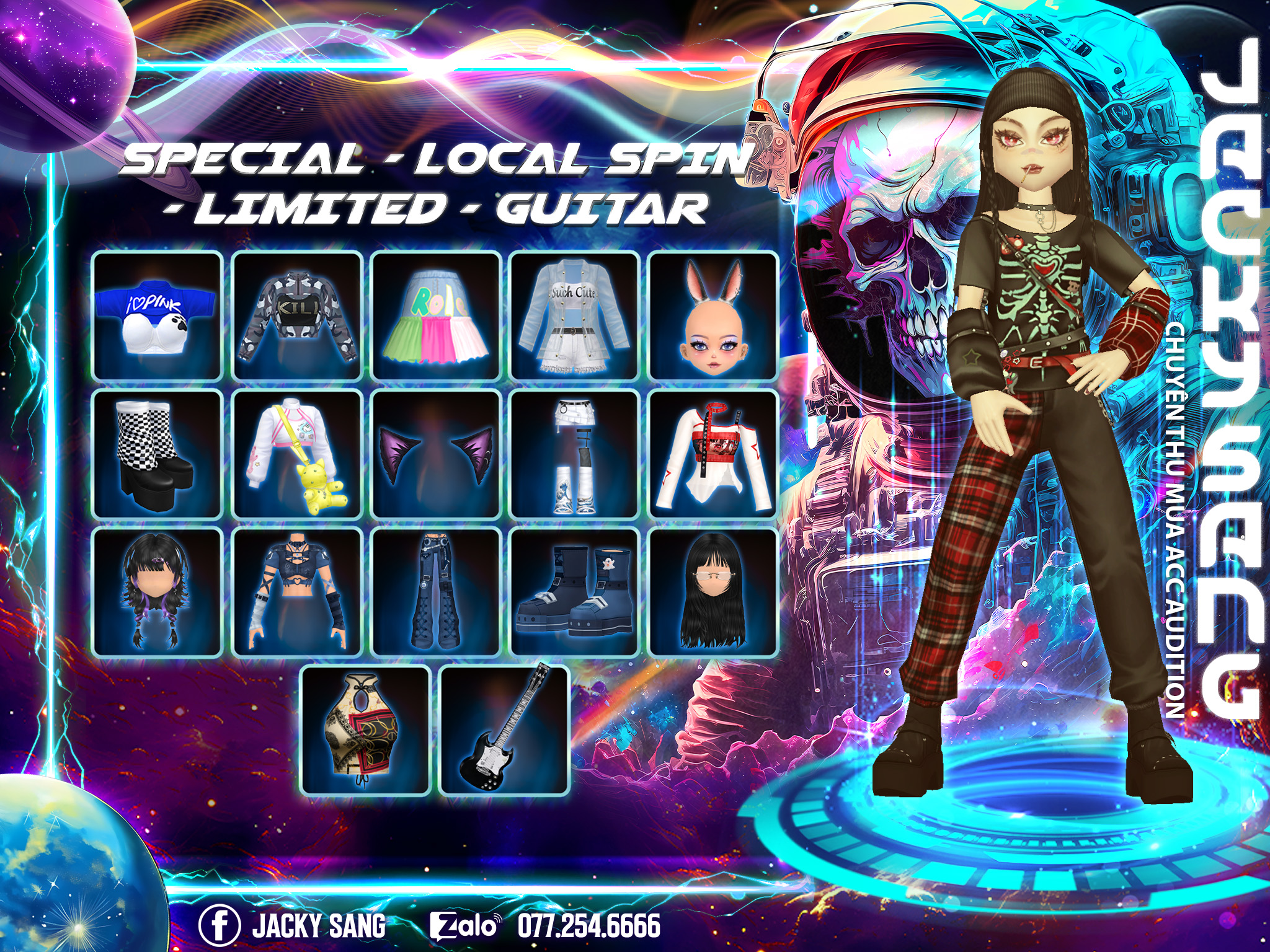
Task: Select the patterned halter top tile
Action: [x=366, y=731]
